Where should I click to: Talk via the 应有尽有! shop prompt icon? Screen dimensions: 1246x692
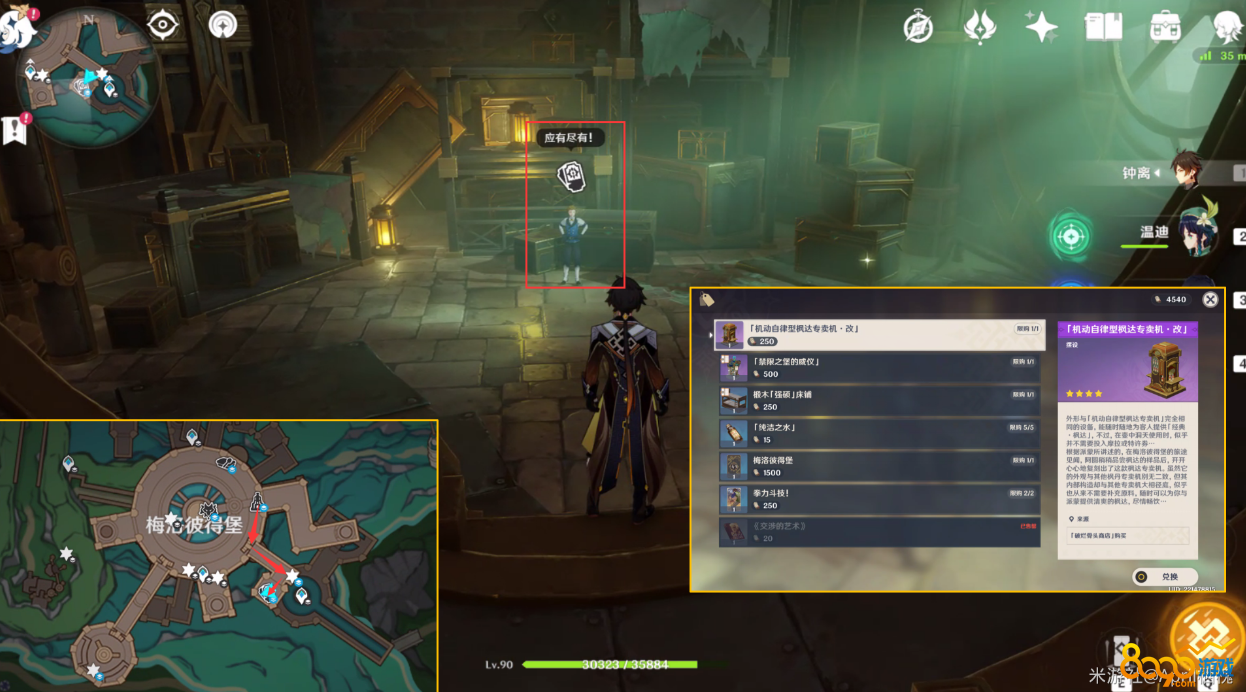571,176
